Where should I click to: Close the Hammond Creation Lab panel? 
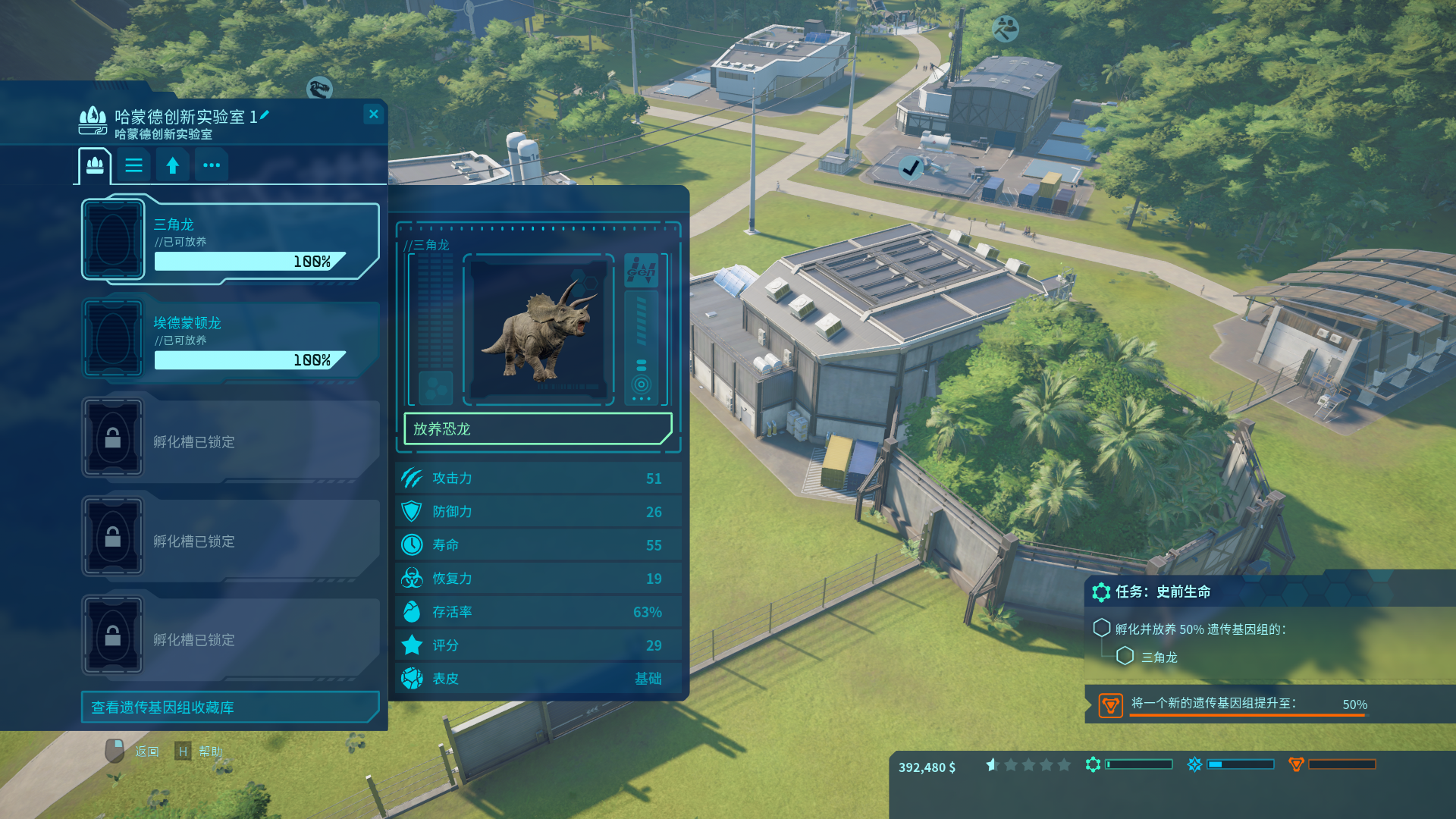click(x=373, y=115)
